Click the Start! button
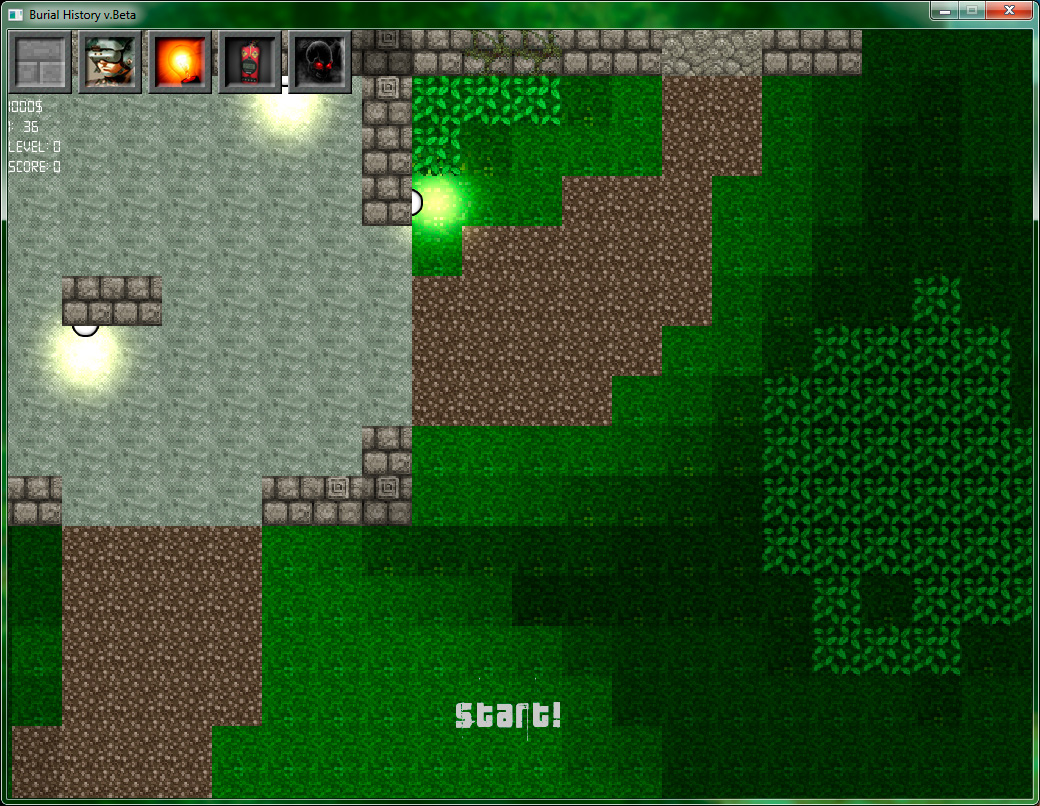 pyautogui.click(x=508, y=715)
